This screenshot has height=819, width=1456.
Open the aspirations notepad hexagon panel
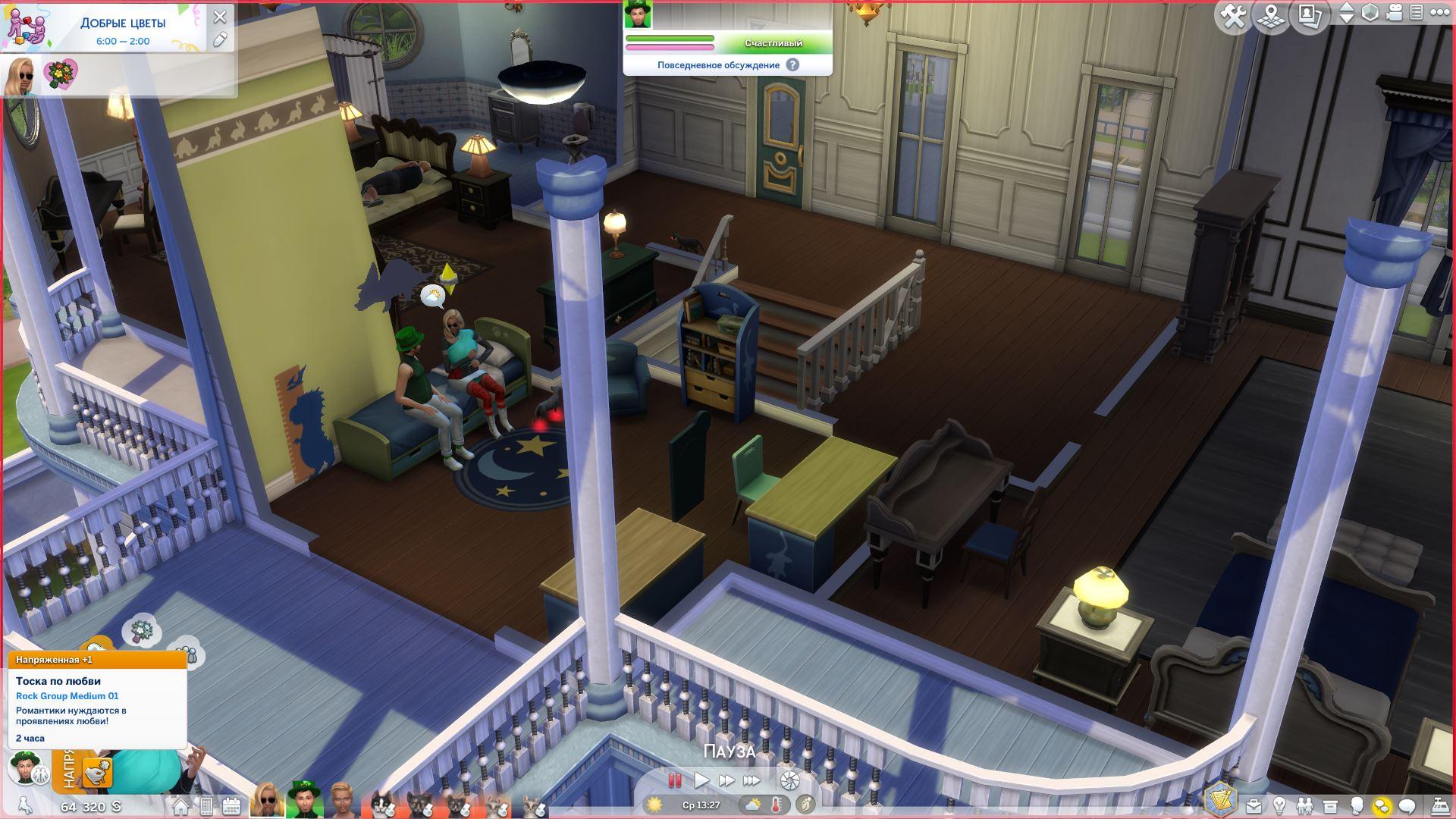click(1220, 800)
